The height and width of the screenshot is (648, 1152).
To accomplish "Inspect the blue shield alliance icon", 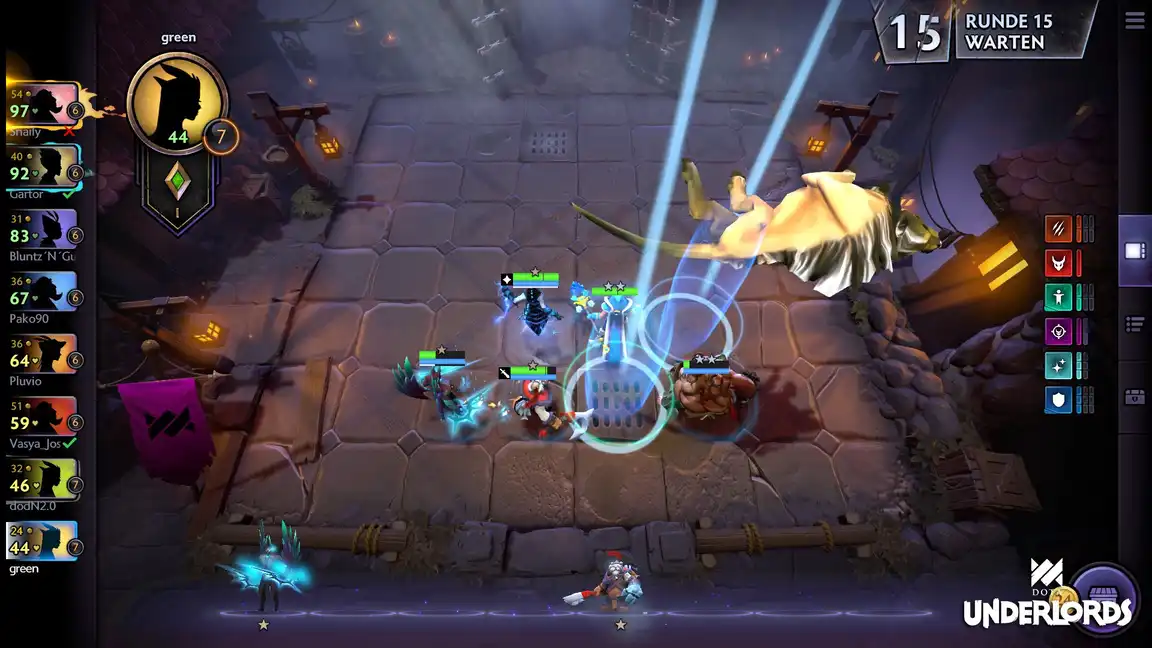I will point(1058,399).
